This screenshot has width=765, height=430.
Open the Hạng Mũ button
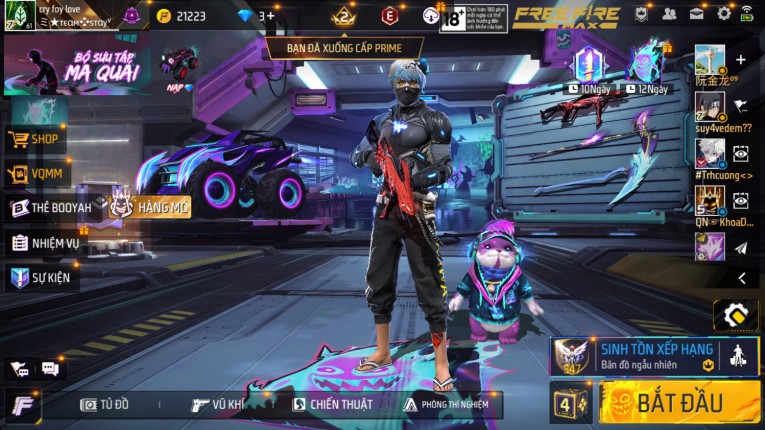tap(150, 206)
